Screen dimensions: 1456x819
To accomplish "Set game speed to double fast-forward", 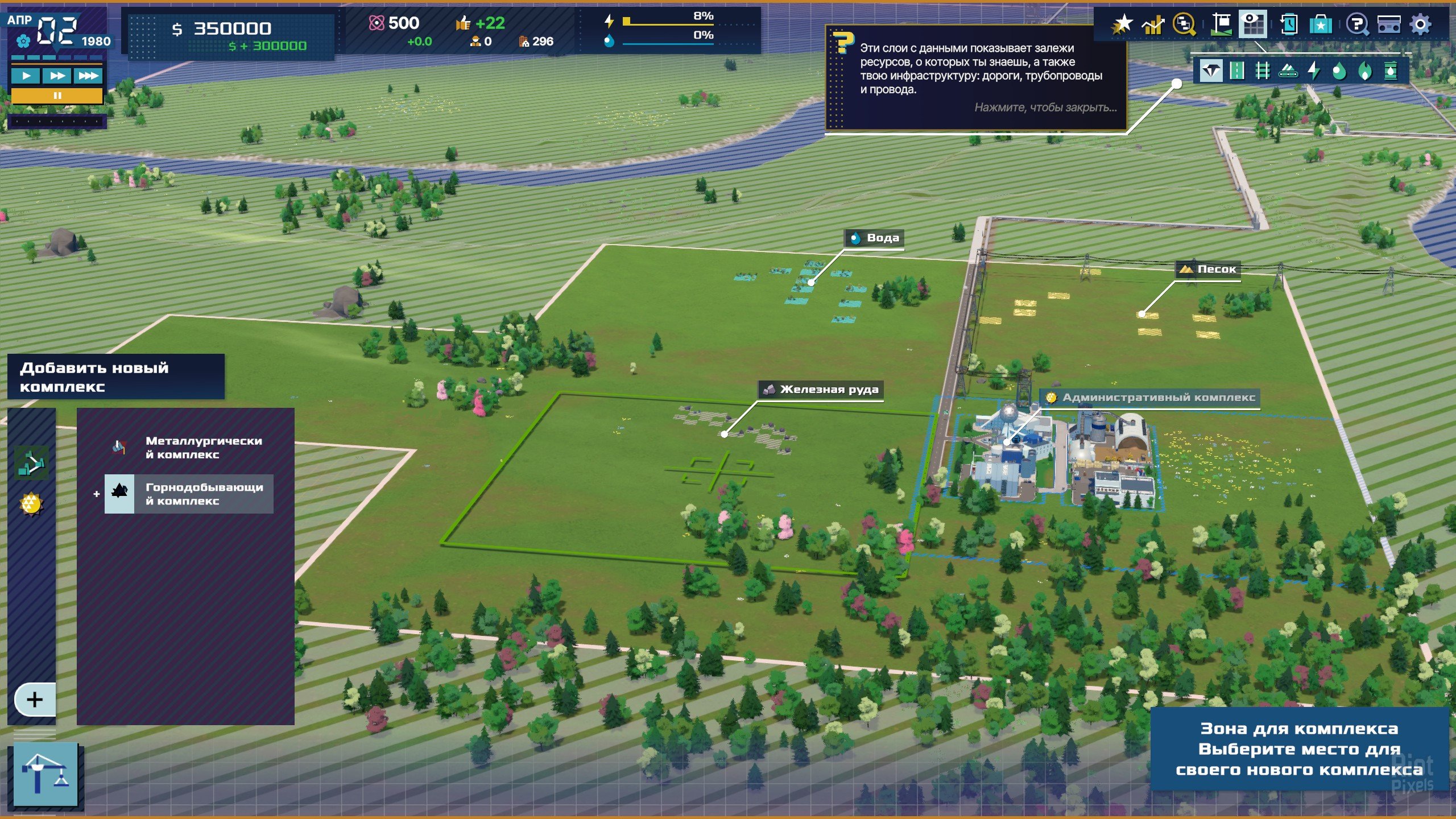I will click(x=57, y=76).
